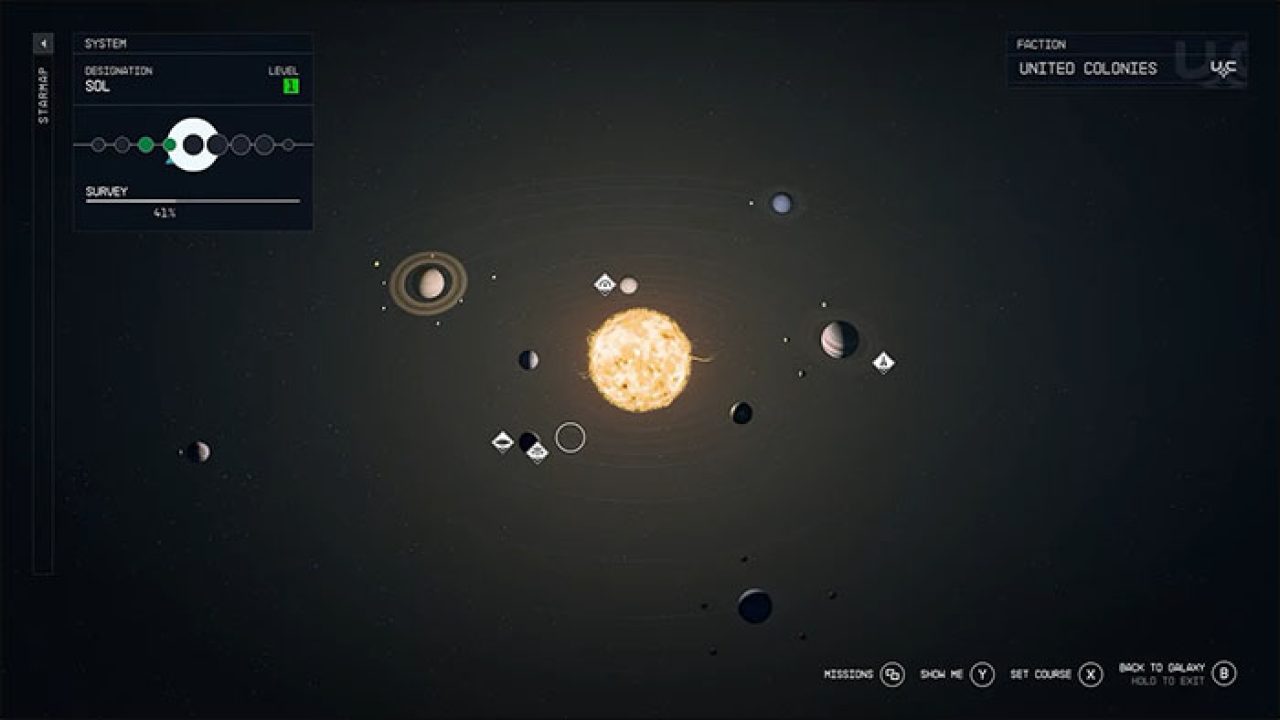Viewport: 1280px width, 720px height.
Task: Select the diamond marker beside Jupiter
Action: click(885, 360)
